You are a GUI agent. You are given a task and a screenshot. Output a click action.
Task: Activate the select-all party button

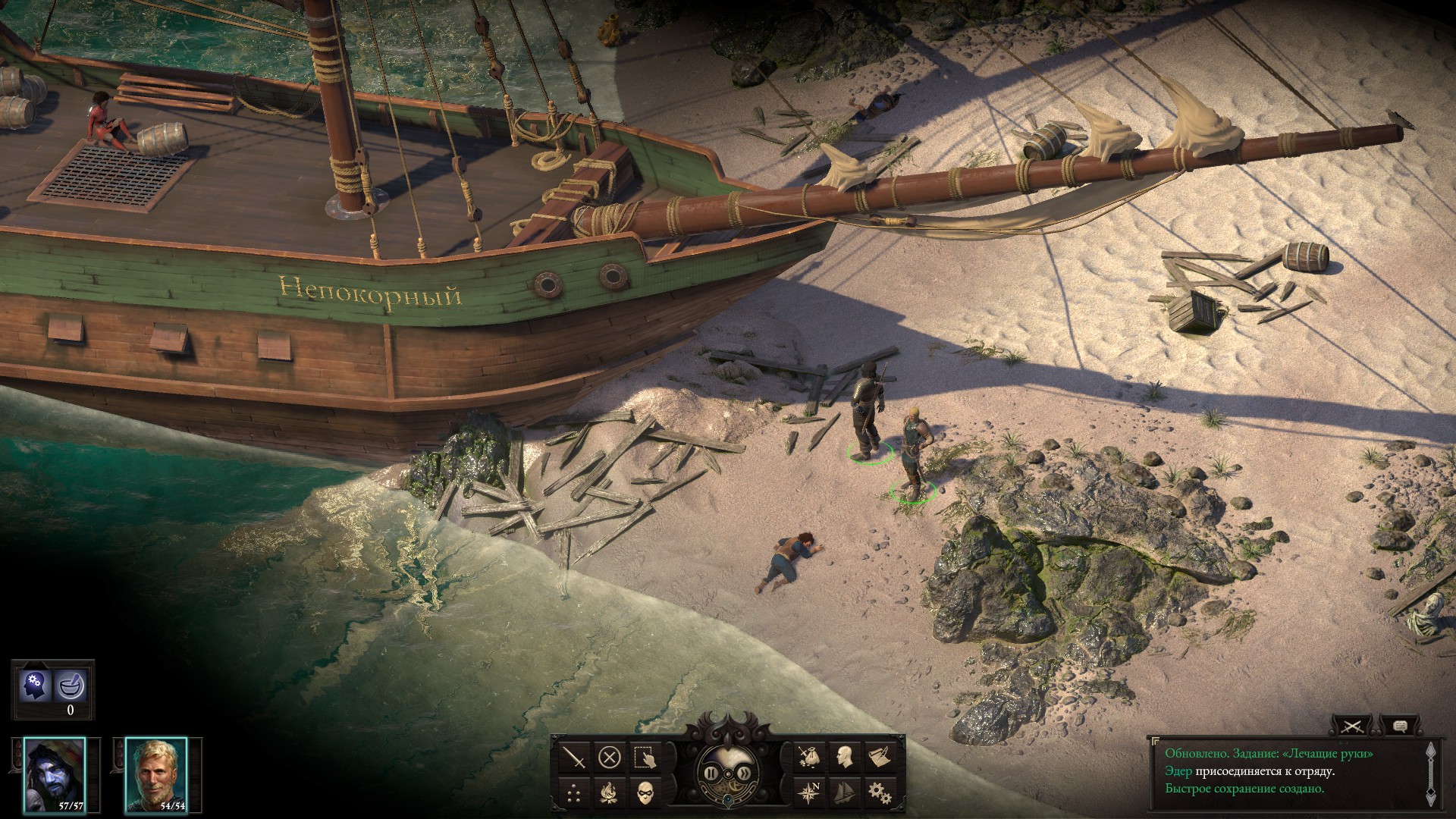(645, 757)
